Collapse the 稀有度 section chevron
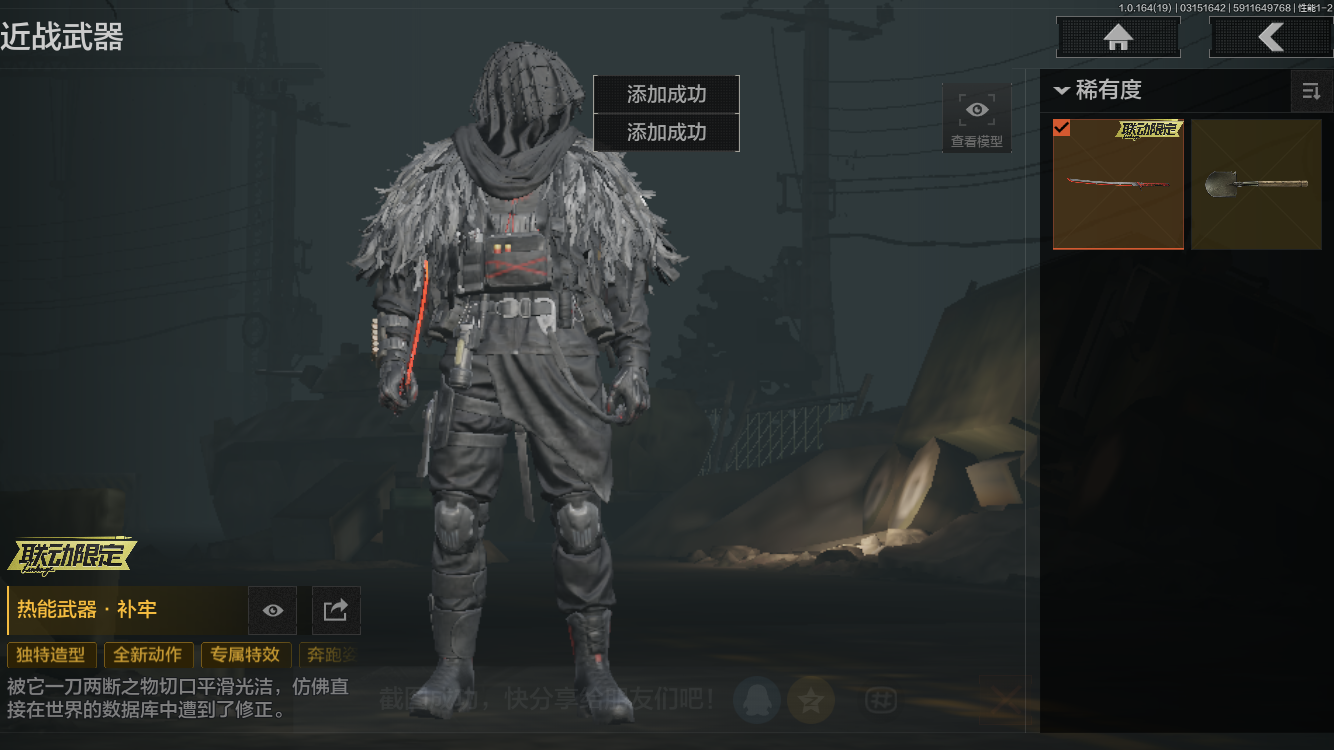Screen dimensions: 1334x750 pyautogui.click(x=1063, y=91)
